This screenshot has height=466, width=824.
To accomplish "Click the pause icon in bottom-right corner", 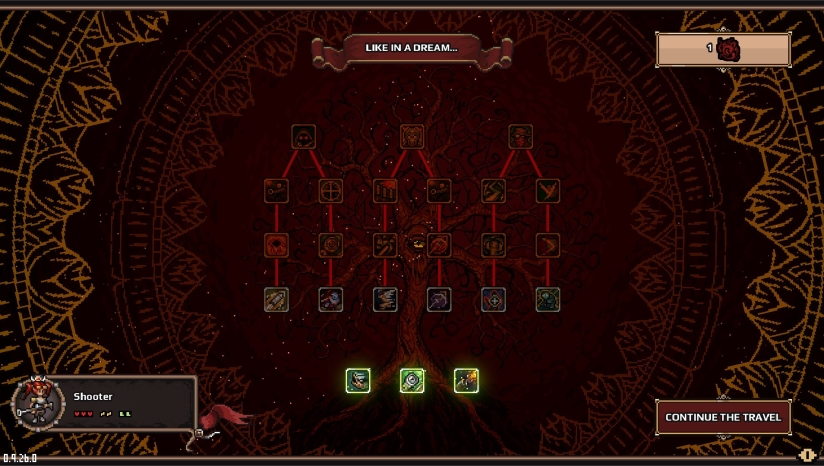I will click(x=807, y=455).
